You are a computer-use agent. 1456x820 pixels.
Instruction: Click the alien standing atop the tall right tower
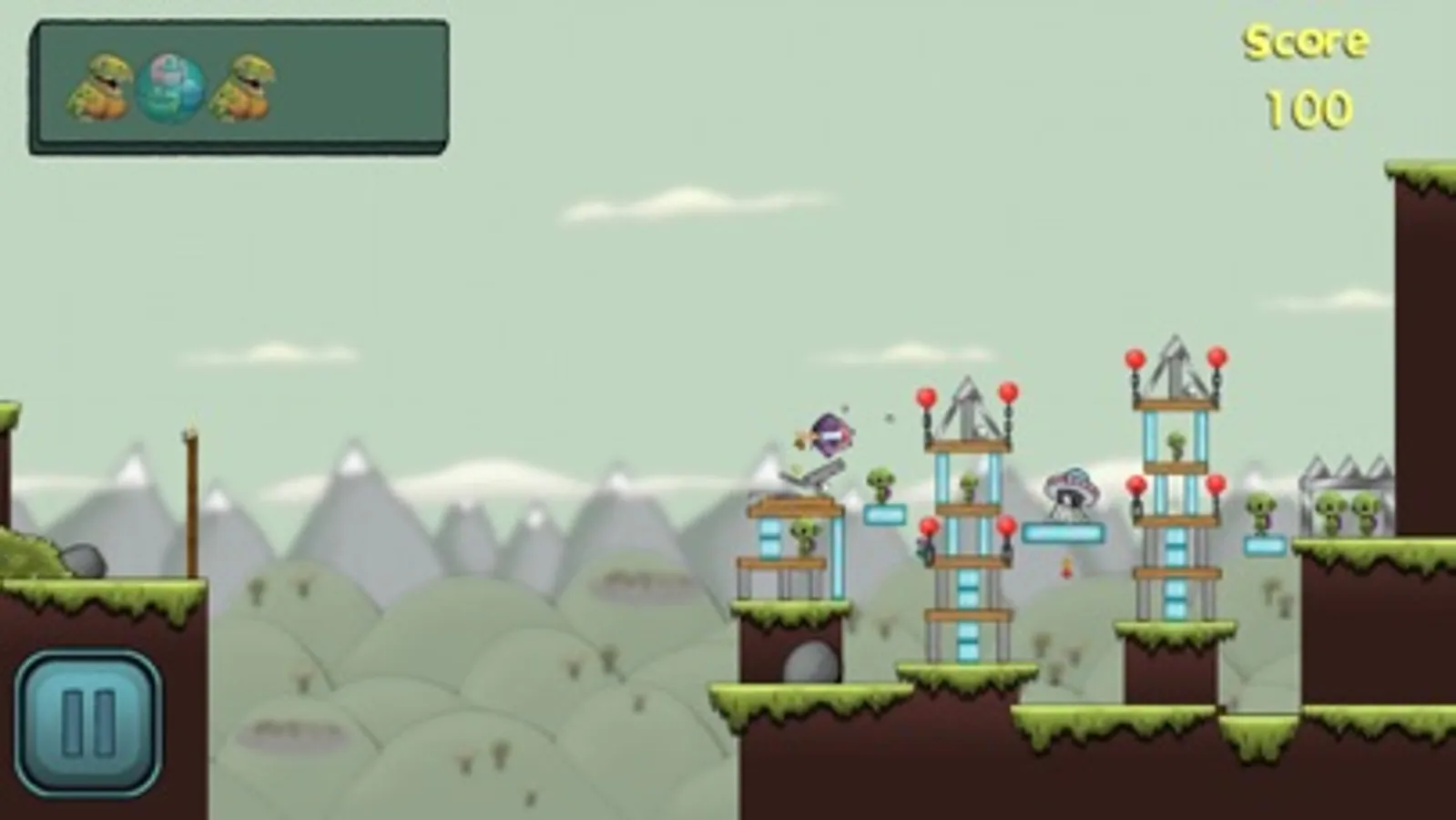tap(1176, 444)
